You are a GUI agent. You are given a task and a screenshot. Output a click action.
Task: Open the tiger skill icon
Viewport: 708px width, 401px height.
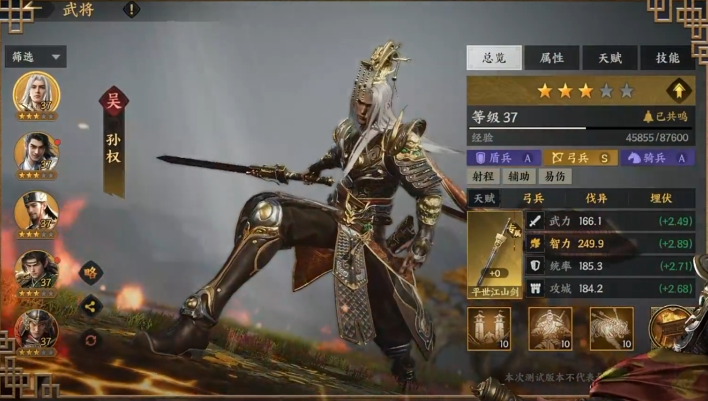pyautogui.click(x=610, y=329)
